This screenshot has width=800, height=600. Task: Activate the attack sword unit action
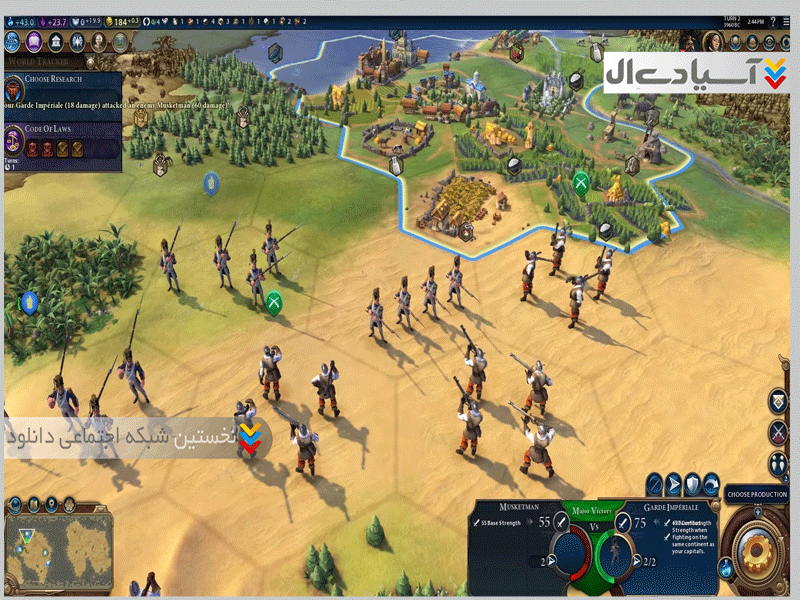click(654, 484)
